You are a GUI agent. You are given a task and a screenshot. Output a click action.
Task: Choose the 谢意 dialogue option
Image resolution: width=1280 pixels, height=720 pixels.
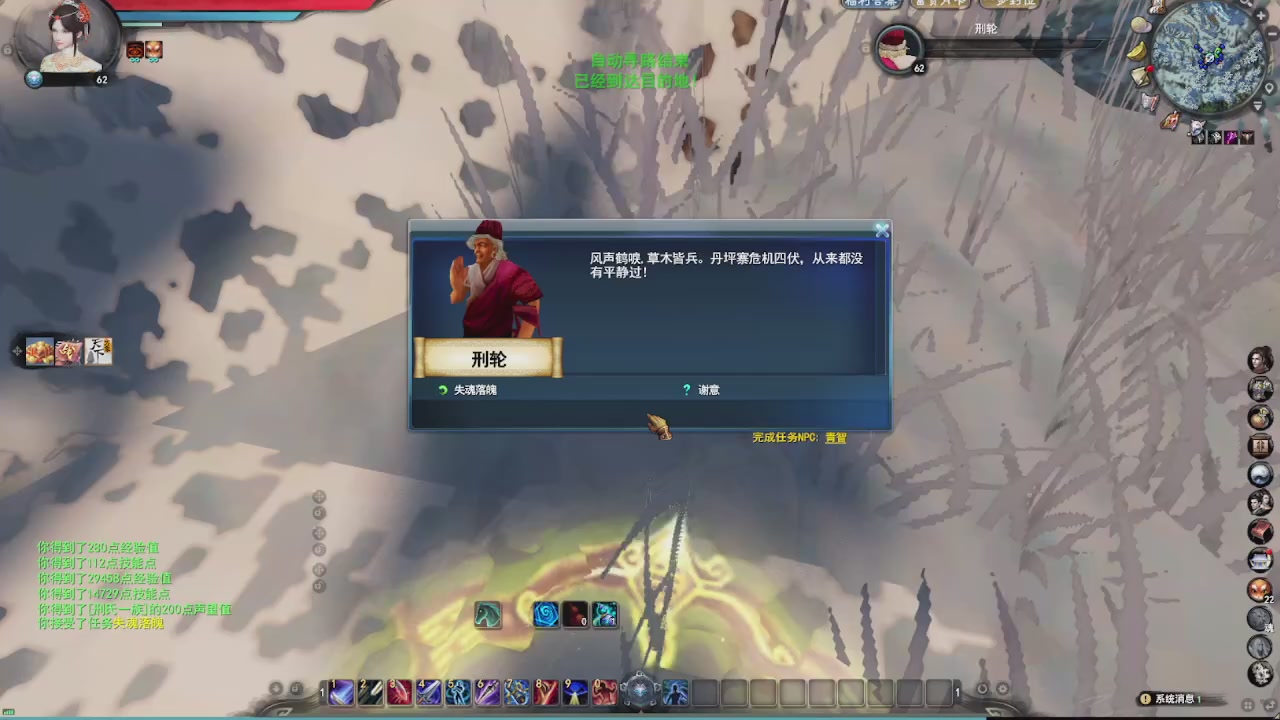pyautogui.click(x=708, y=390)
